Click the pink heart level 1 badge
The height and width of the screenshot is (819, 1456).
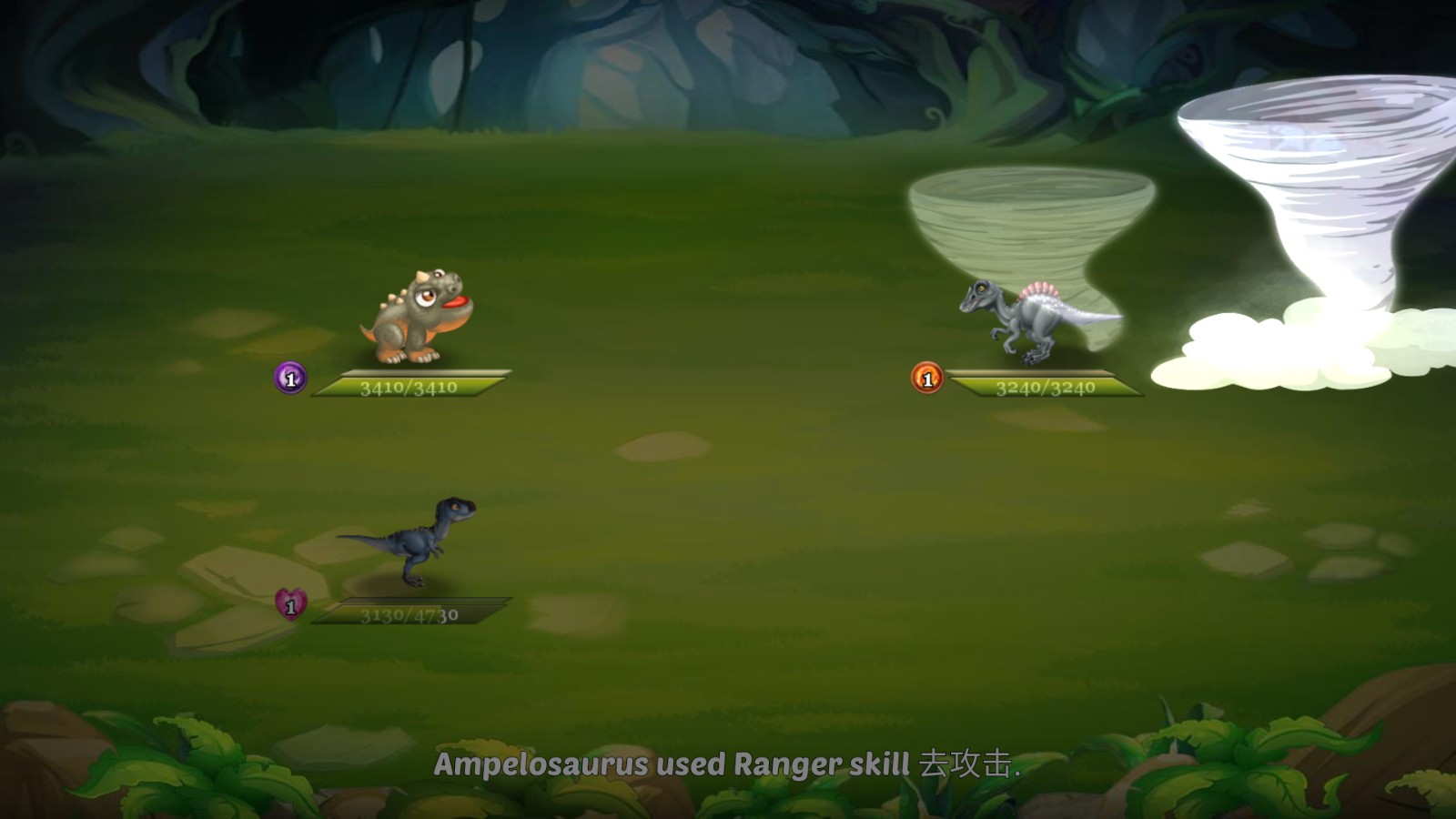pos(289,606)
